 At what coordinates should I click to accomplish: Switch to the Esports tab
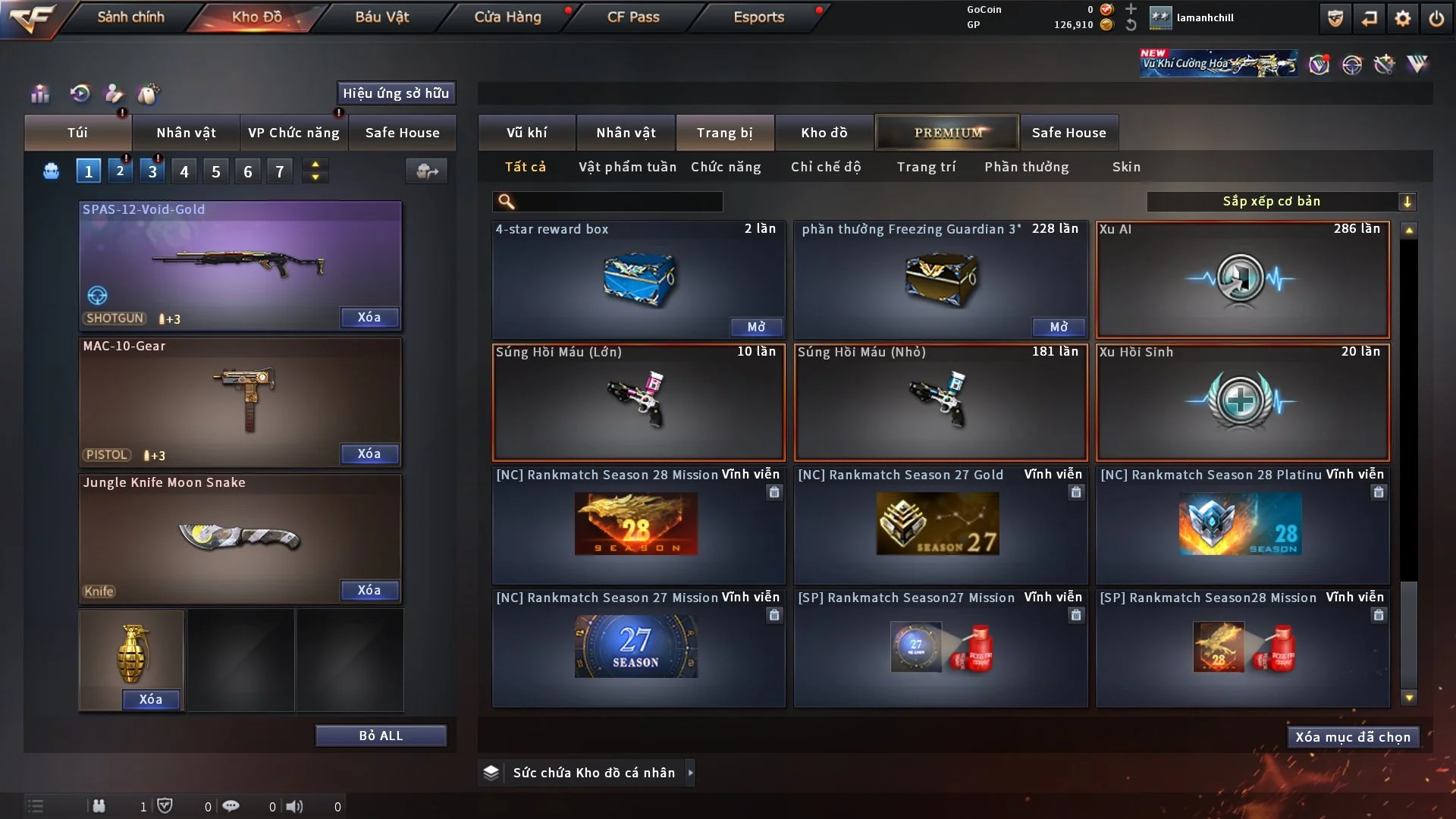click(x=758, y=17)
